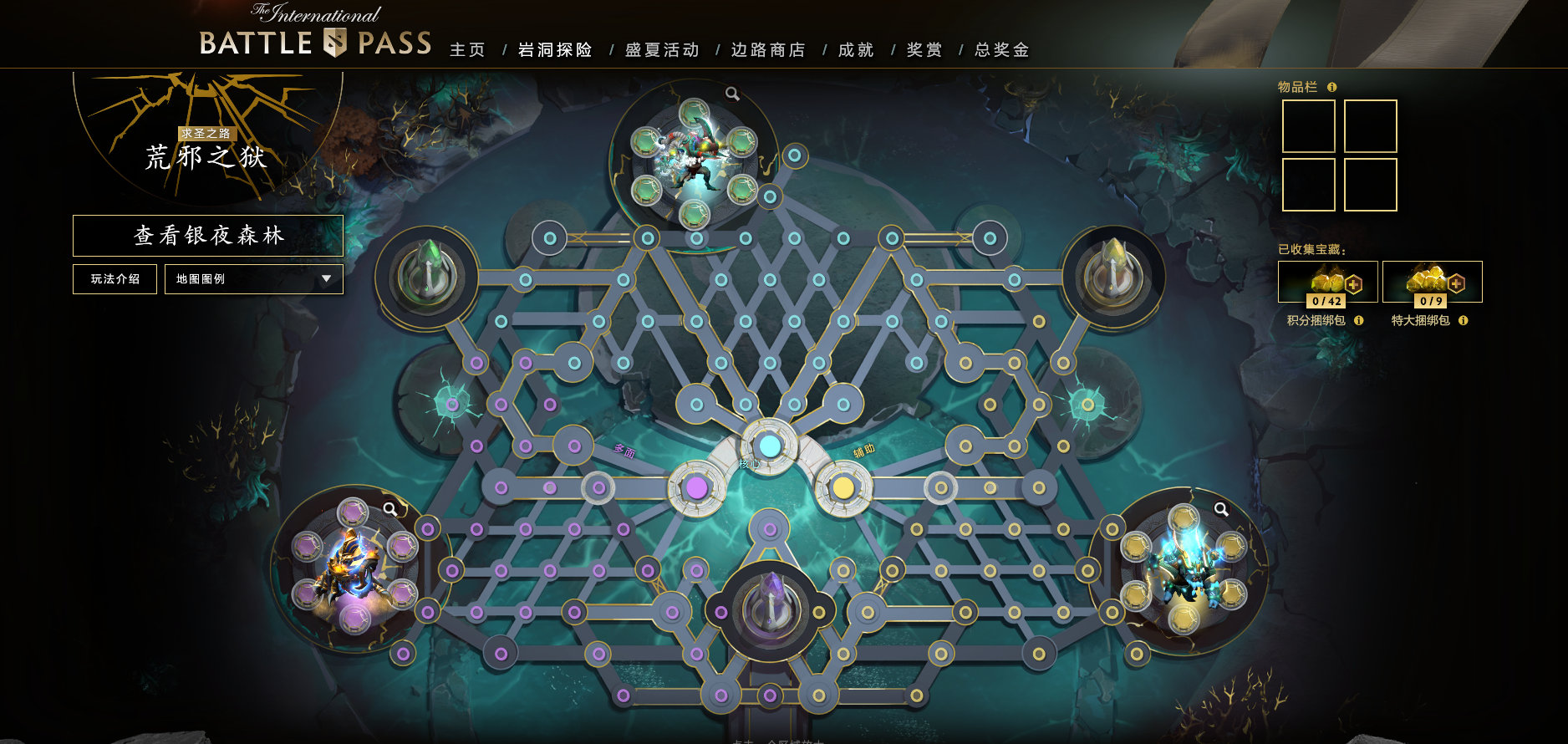The image size is (1568, 744).
Task: Open the 玩法介绍 link
Action: (x=115, y=278)
